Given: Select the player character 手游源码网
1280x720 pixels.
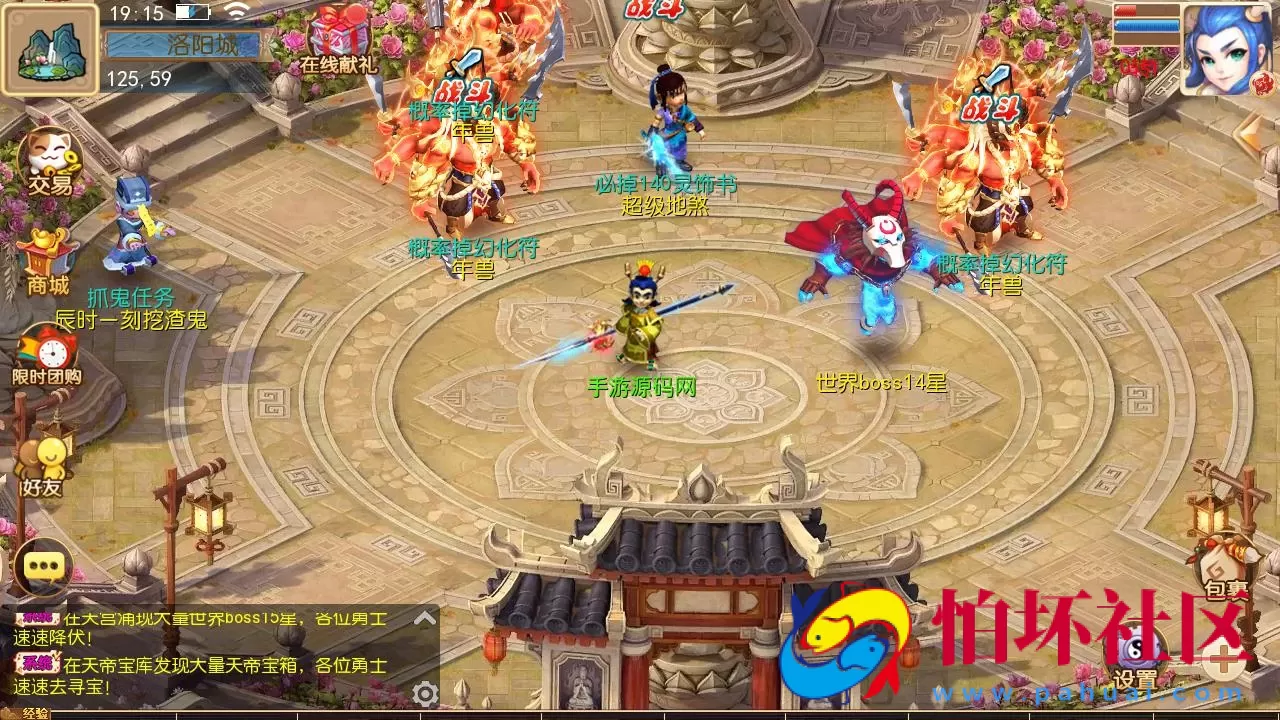Looking at the screenshot, I should pos(640,320).
